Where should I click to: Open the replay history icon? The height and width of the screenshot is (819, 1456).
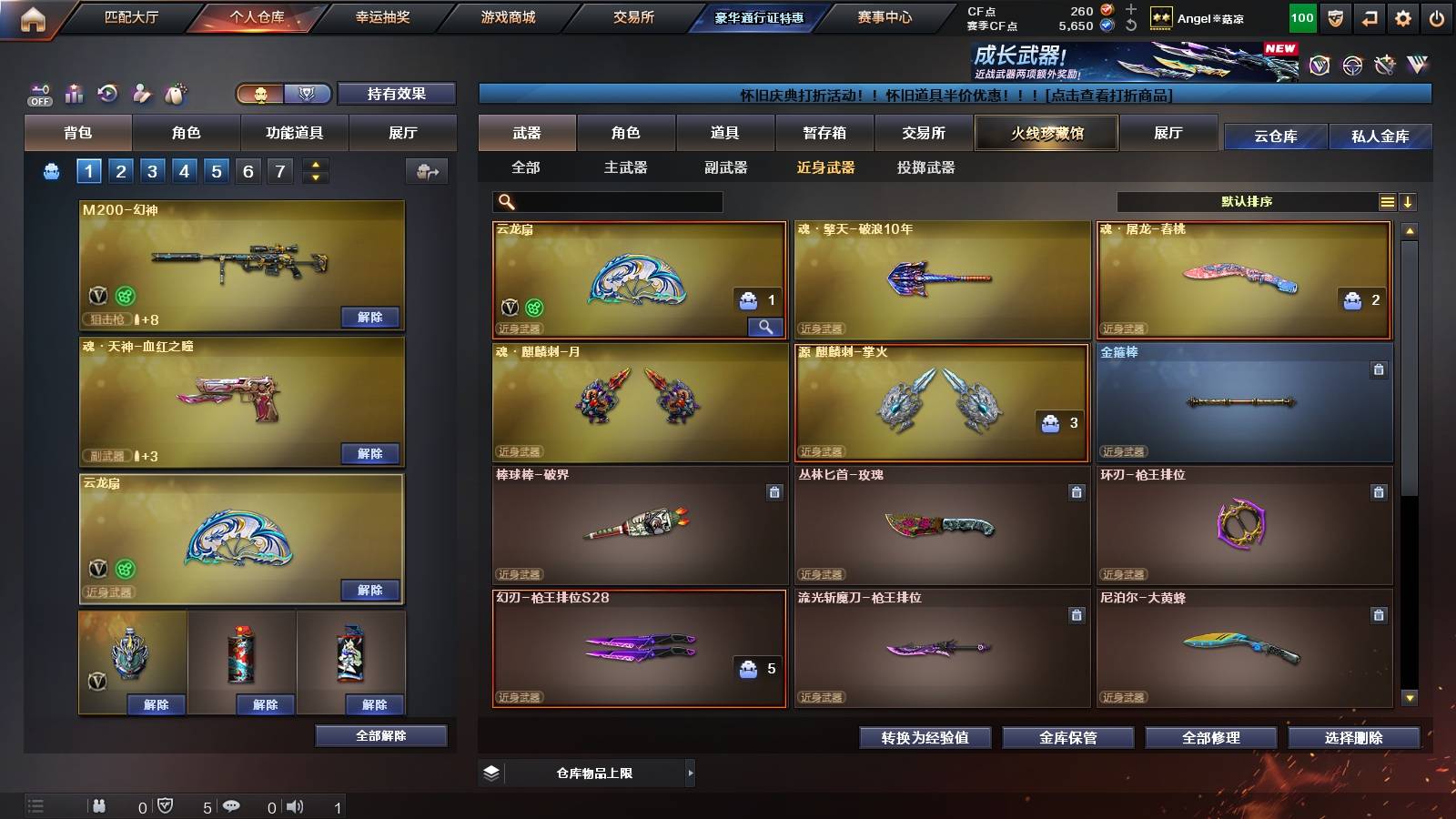coord(106,93)
